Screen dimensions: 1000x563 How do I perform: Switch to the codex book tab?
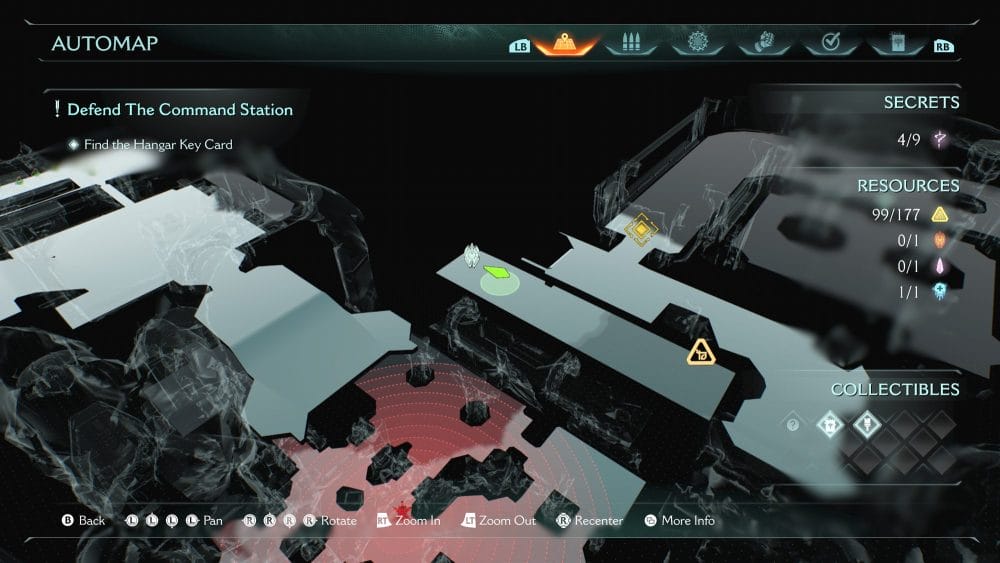click(894, 44)
